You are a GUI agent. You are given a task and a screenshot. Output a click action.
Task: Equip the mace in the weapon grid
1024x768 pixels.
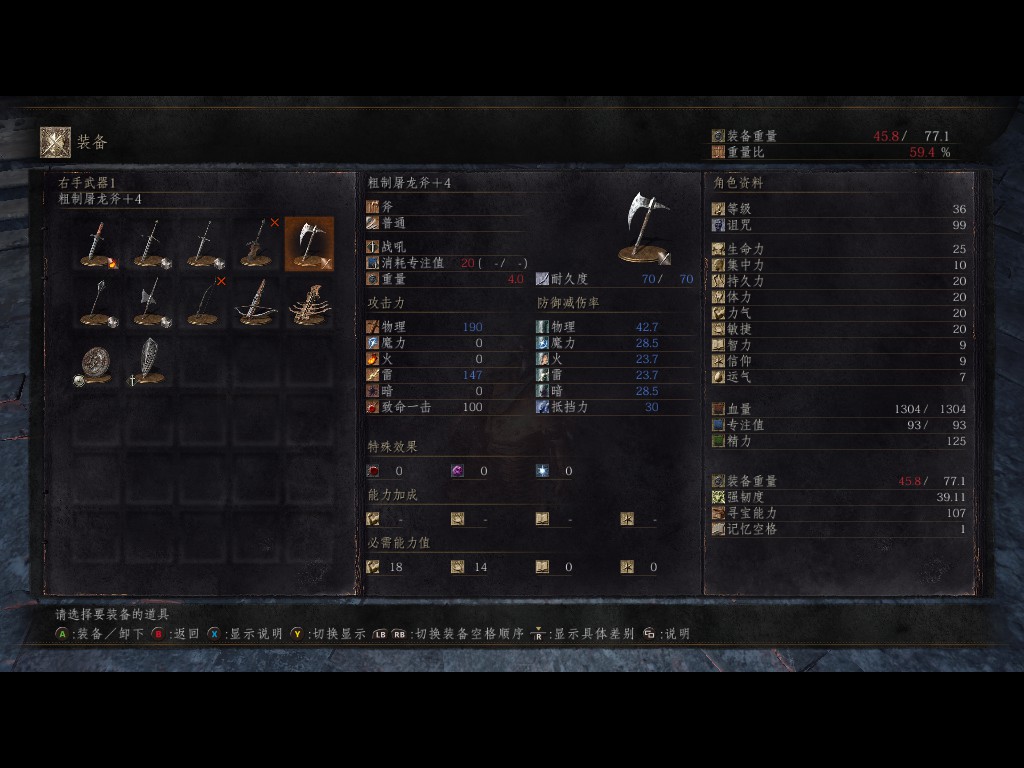pos(100,302)
